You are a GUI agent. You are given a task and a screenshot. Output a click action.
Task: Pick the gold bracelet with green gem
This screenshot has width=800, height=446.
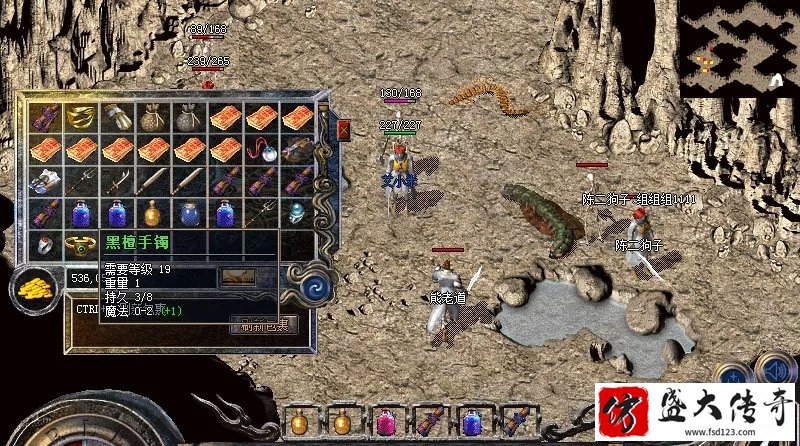click(x=81, y=244)
